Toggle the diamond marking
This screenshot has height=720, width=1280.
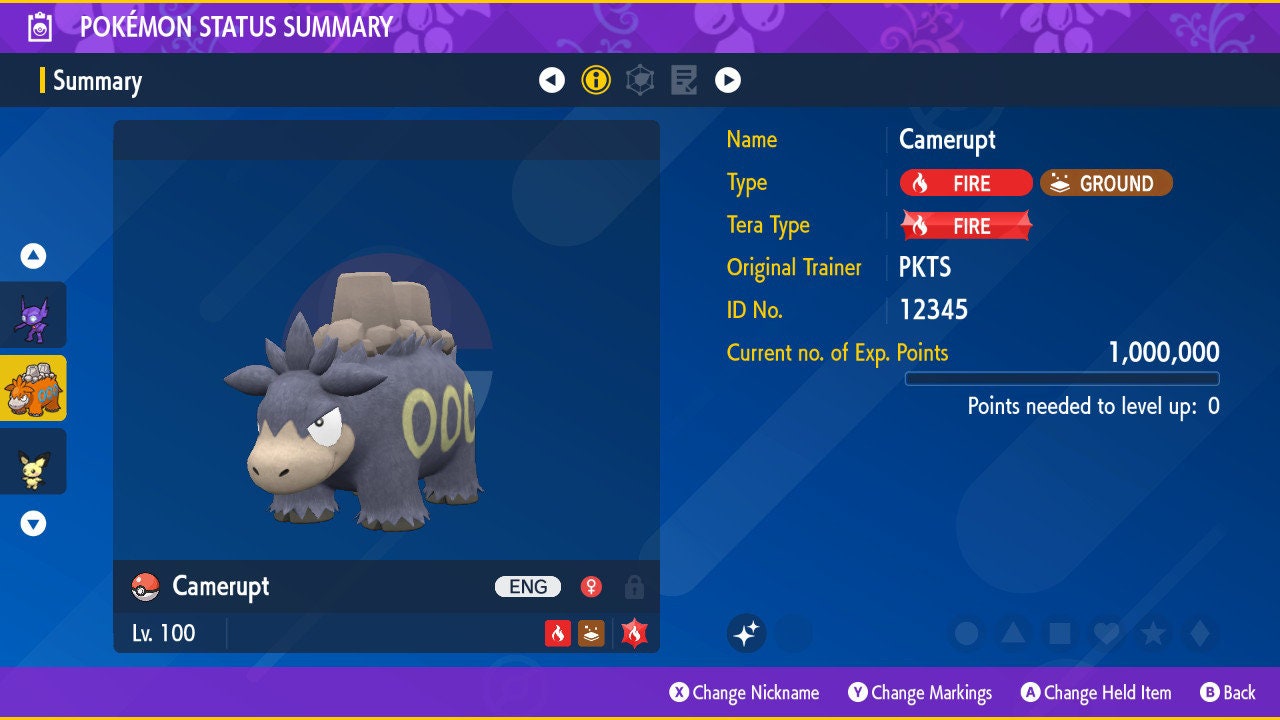coord(1200,634)
